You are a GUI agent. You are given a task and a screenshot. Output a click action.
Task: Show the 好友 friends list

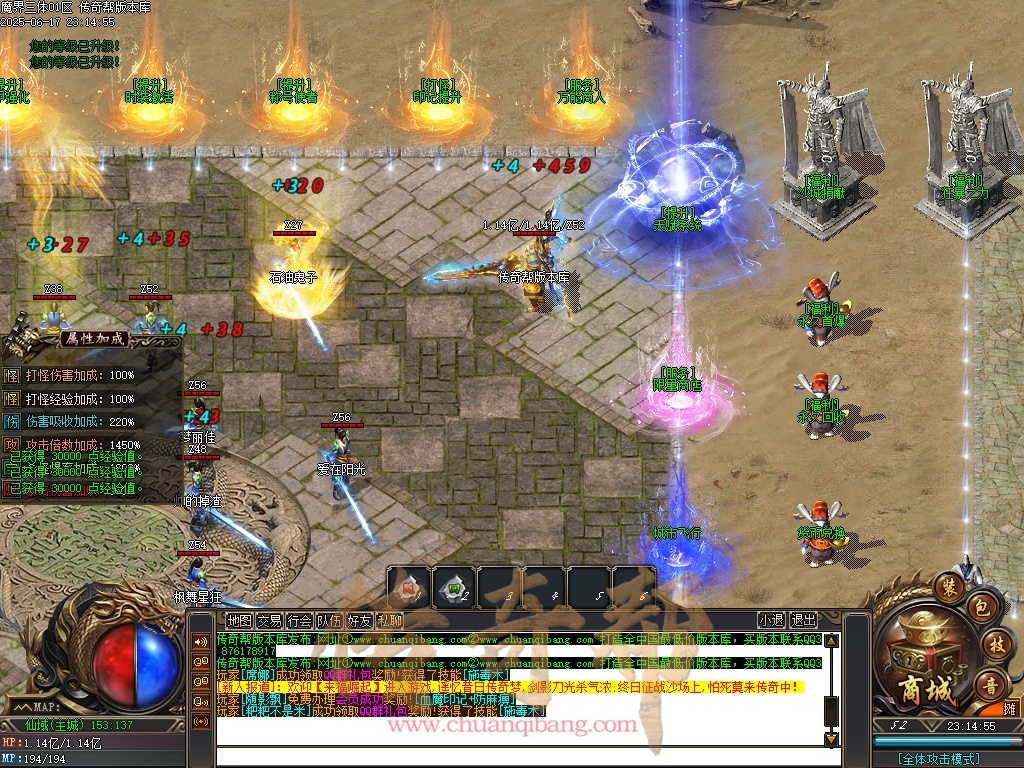[359, 621]
